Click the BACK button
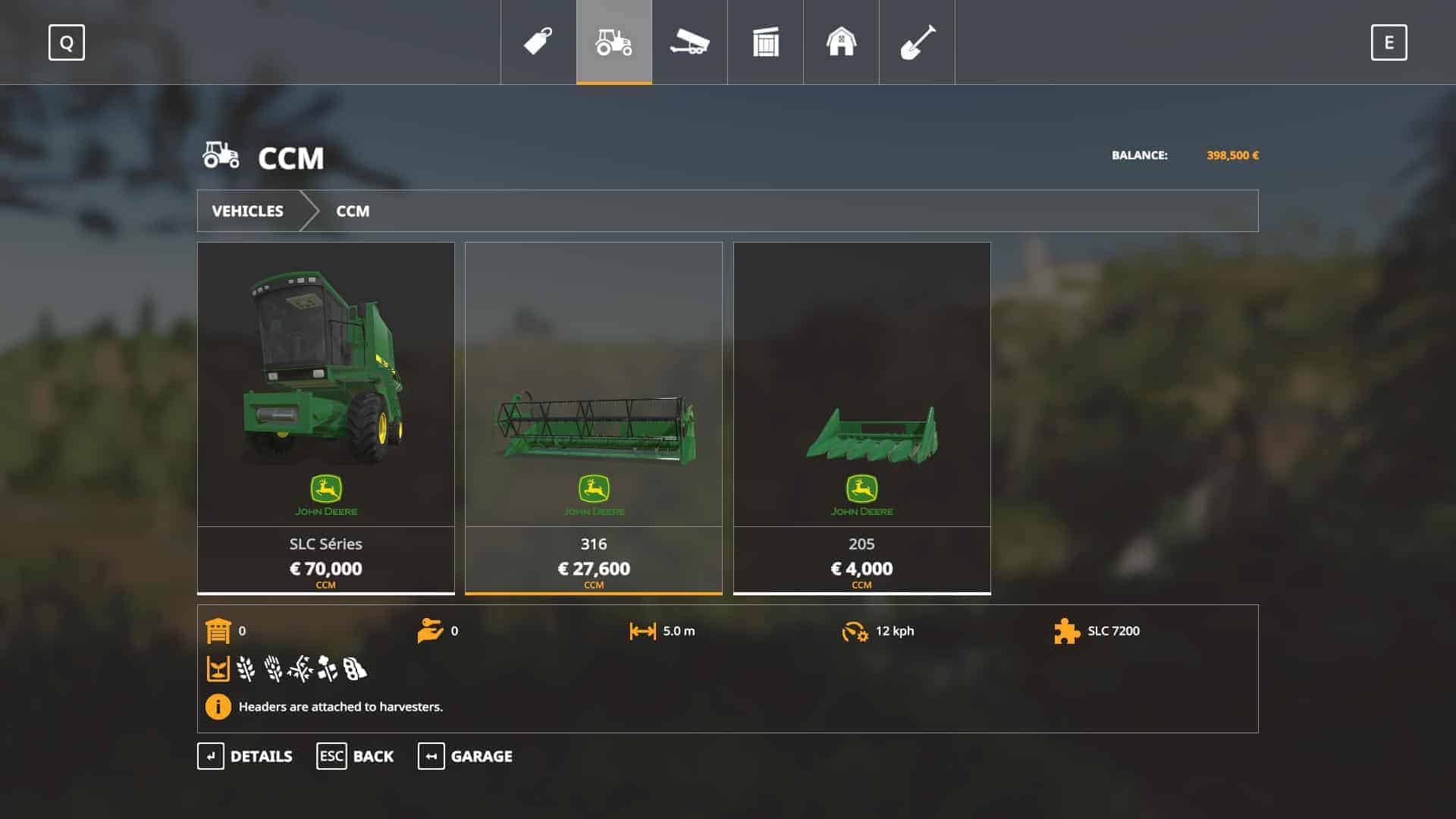Image resolution: width=1456 pixels, height=819 pixels. pos(355,756)
